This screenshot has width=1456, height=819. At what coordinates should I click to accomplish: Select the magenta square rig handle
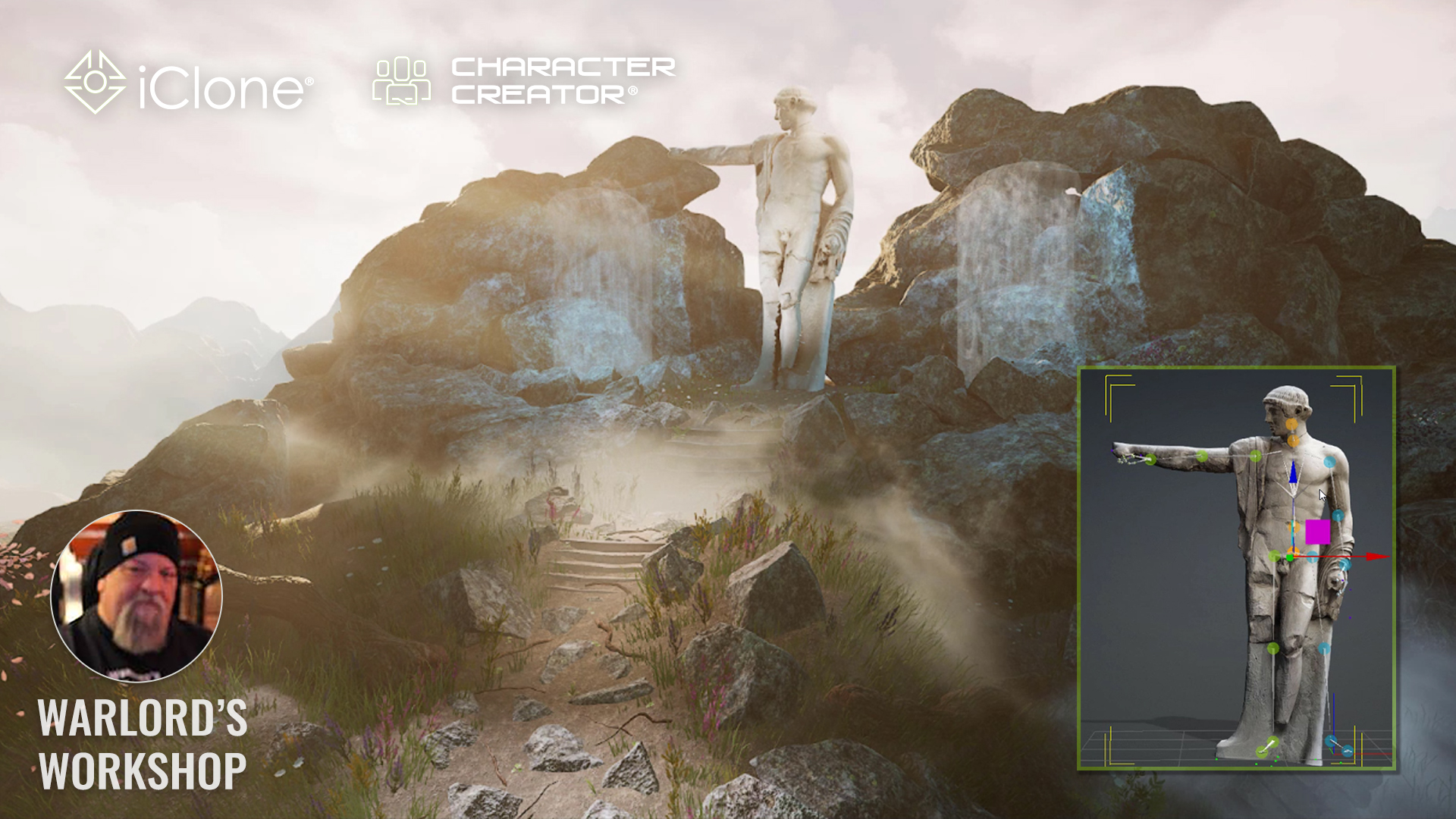(1317, 532)
